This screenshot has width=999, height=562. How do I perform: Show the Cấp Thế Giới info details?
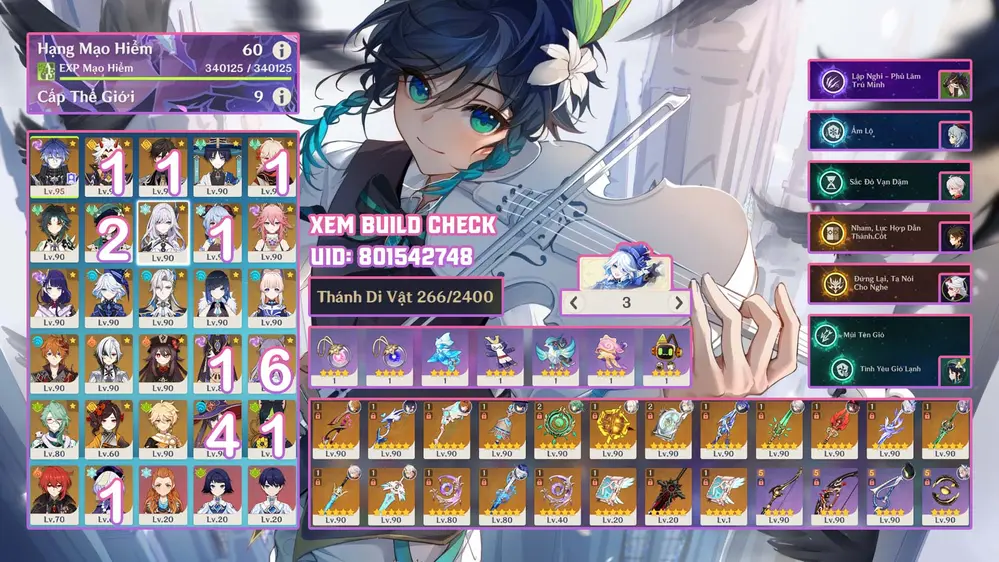[x=282, y=97]
